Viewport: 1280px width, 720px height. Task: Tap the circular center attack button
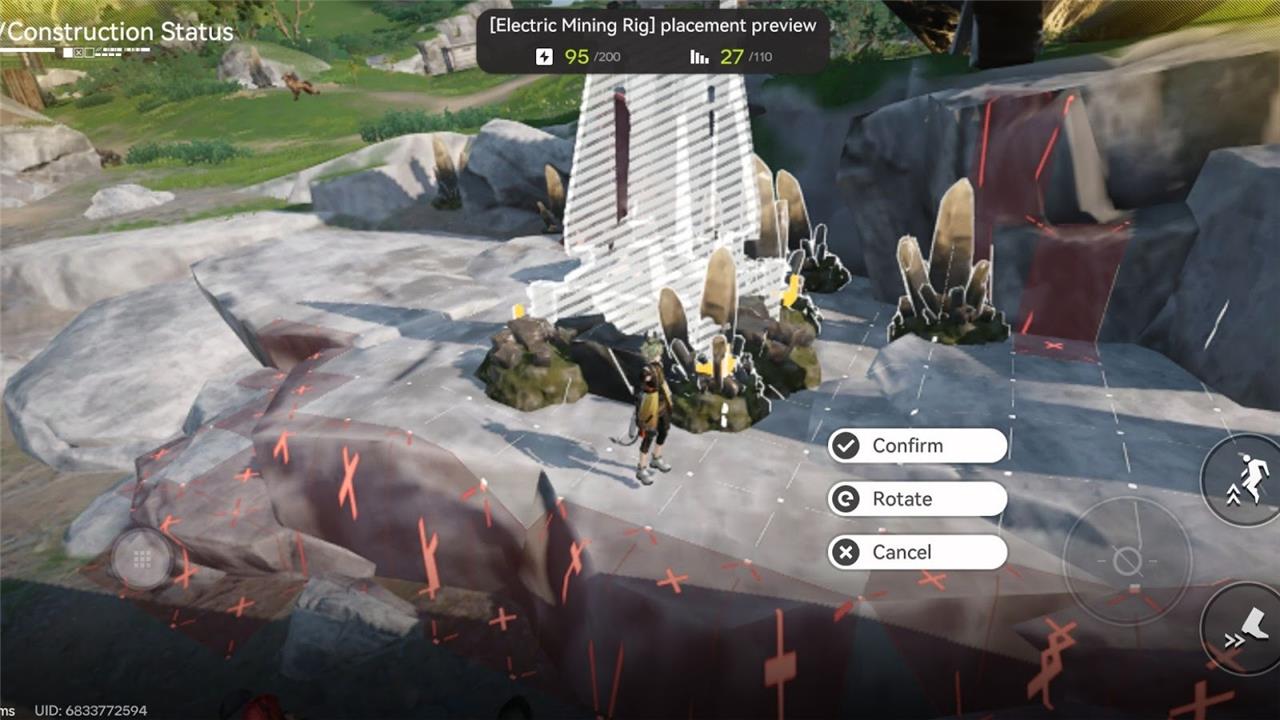click(1127, 559)
